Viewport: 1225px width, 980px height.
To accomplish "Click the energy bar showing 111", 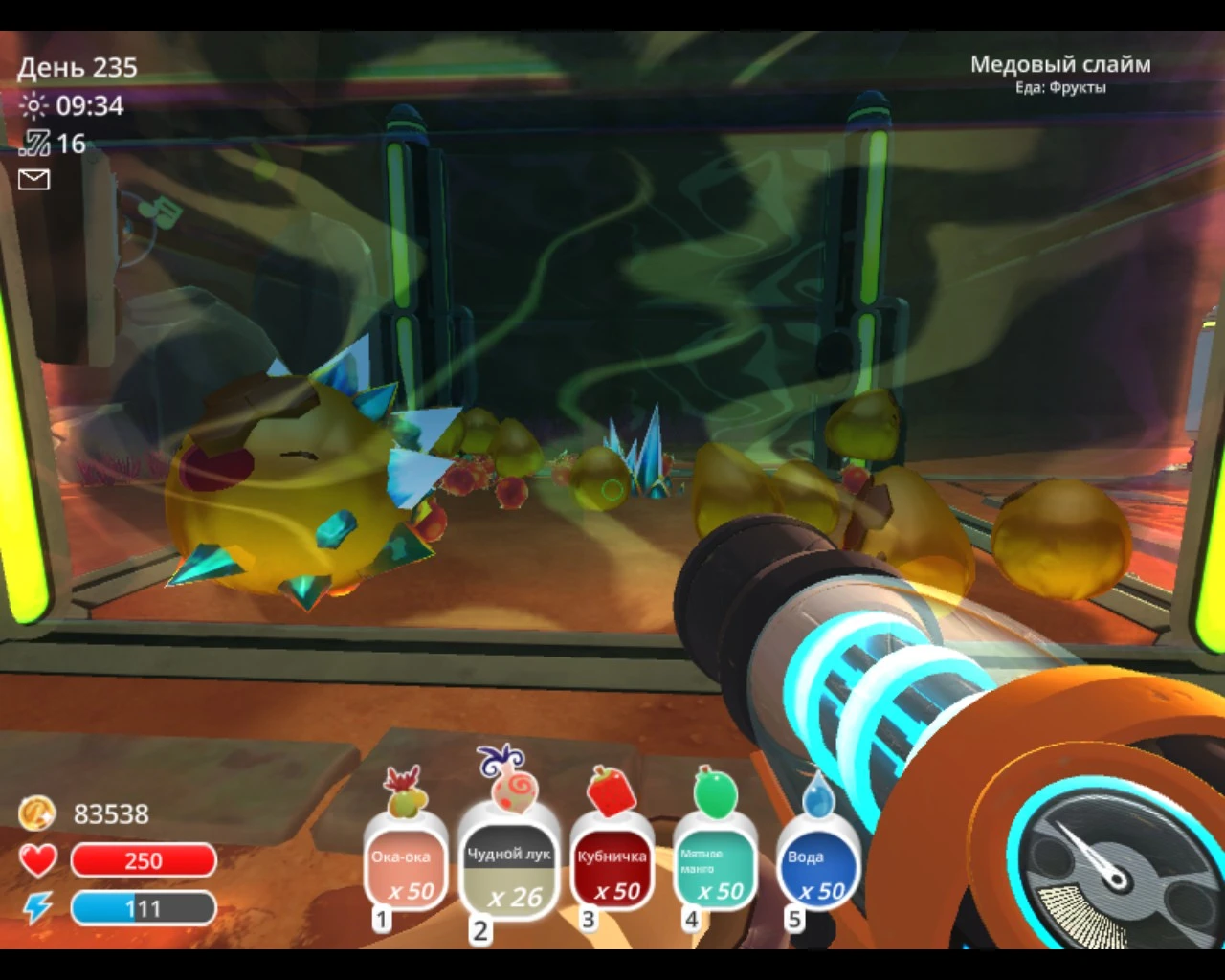I will point(142,908).
